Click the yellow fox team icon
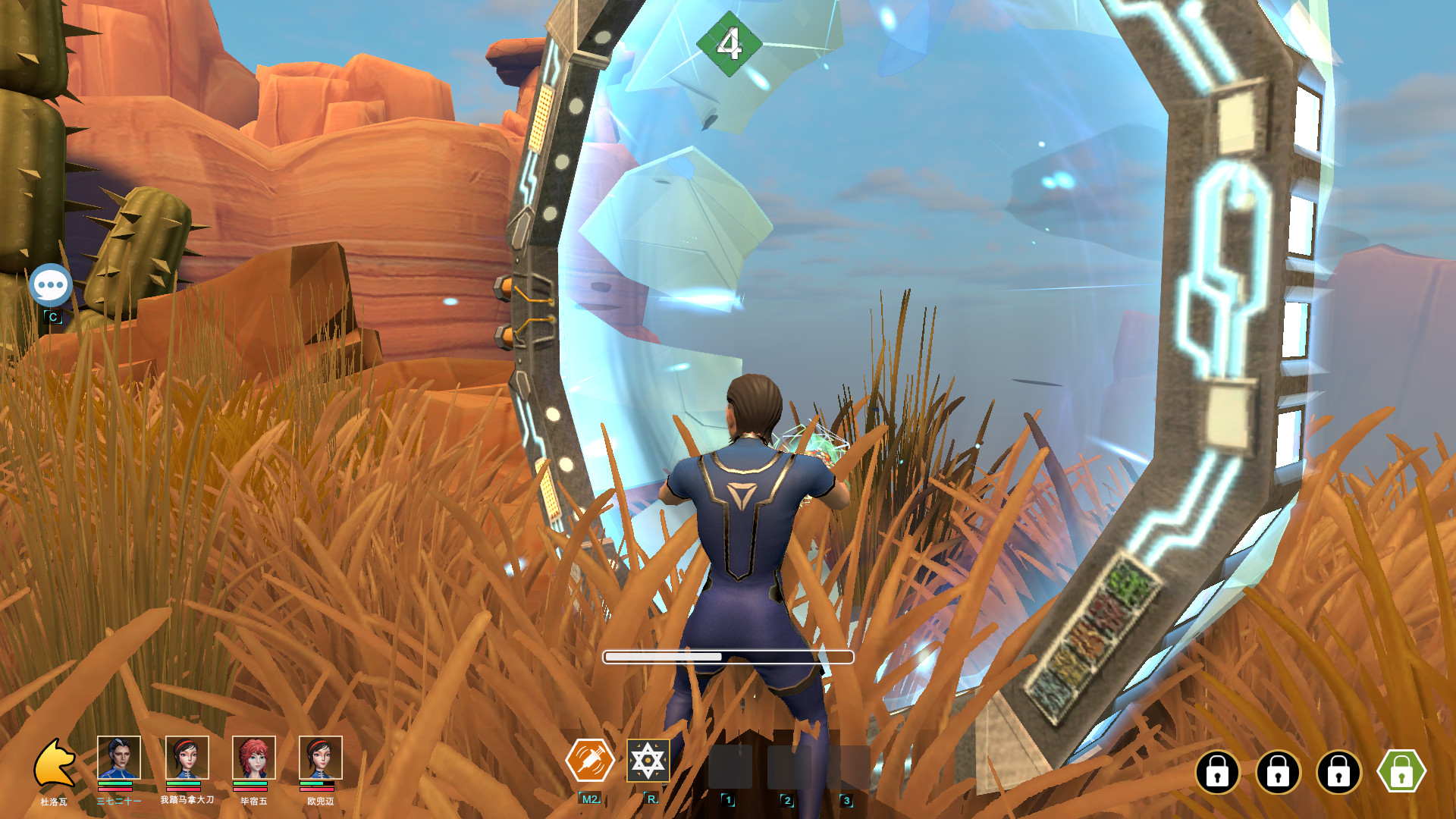The image size is (1456, 819). pyautogui.click(x=55, y=763)
